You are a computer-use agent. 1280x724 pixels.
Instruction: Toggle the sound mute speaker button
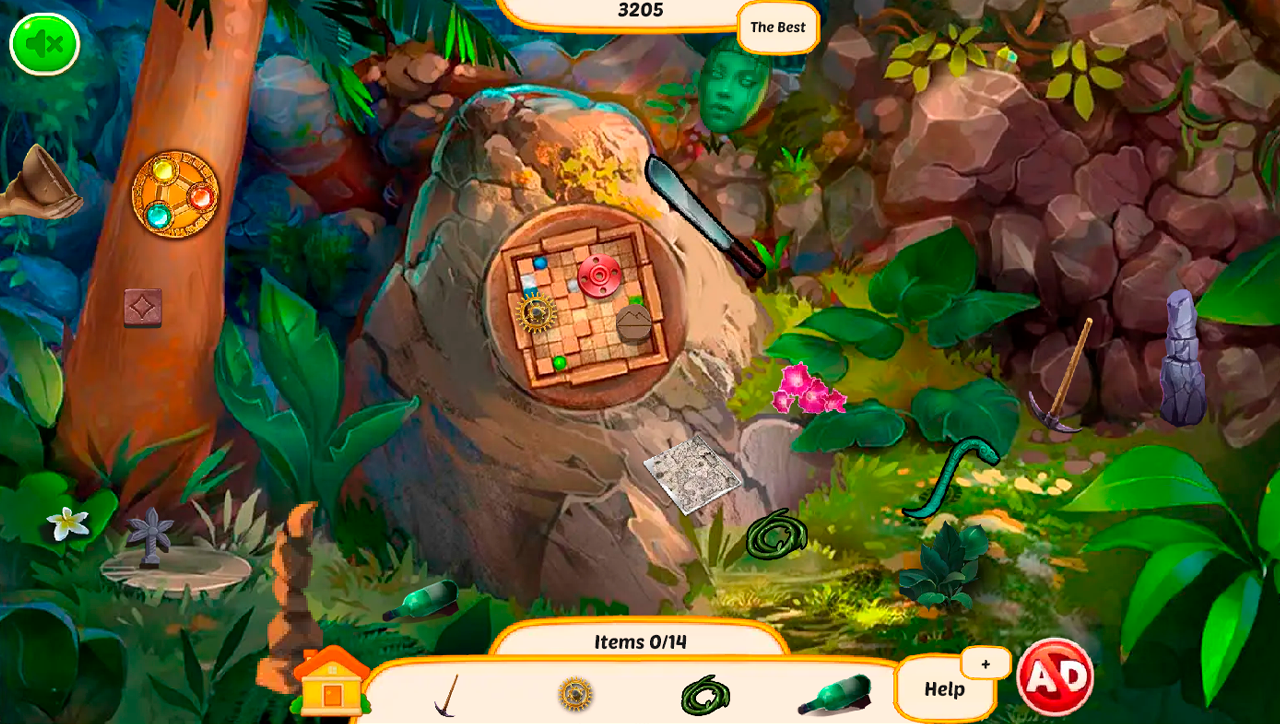pyautogui.click(x=42, y=43)
